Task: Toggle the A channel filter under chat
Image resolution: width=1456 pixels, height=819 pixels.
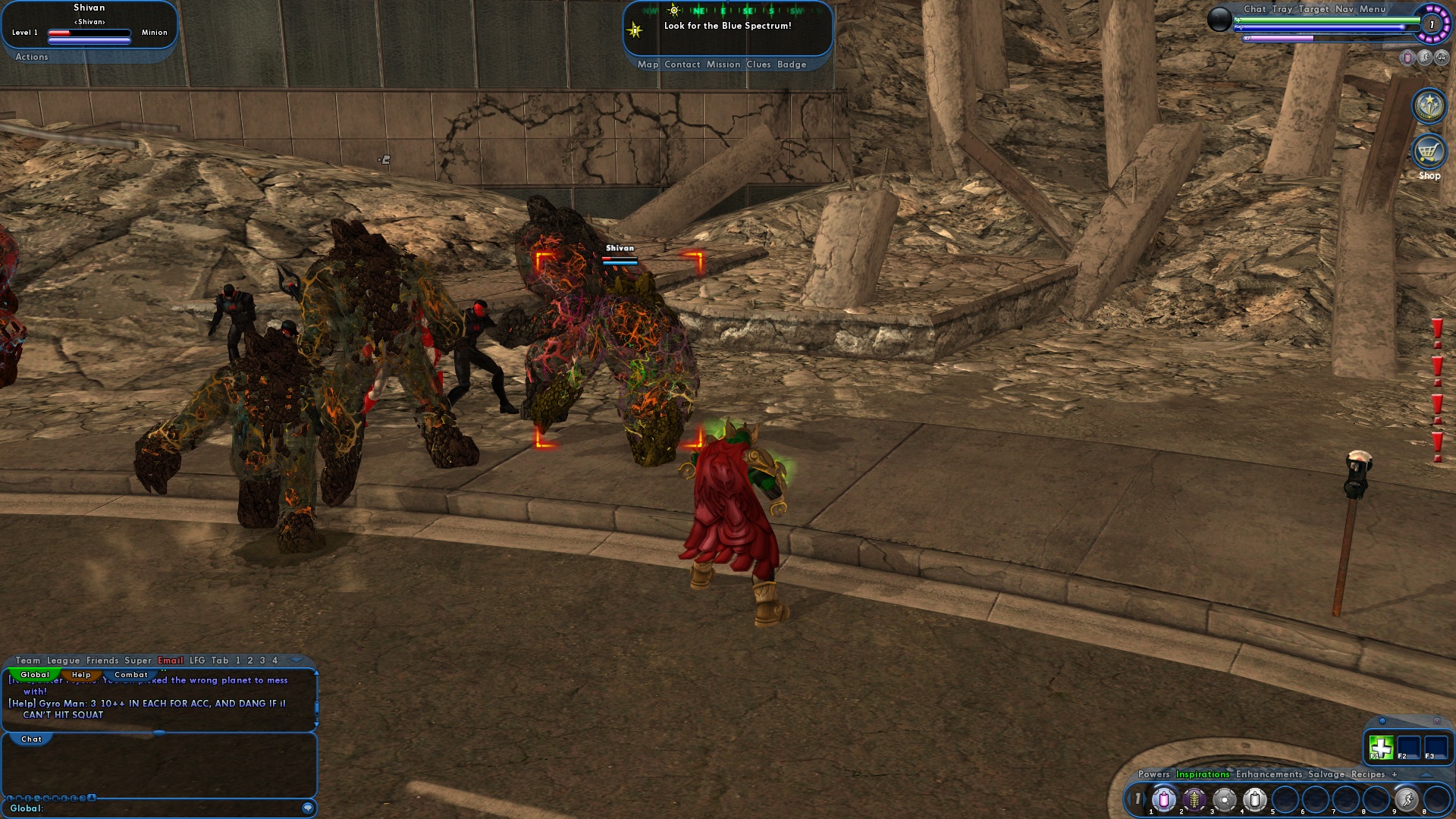Action: tap(91, 797)
